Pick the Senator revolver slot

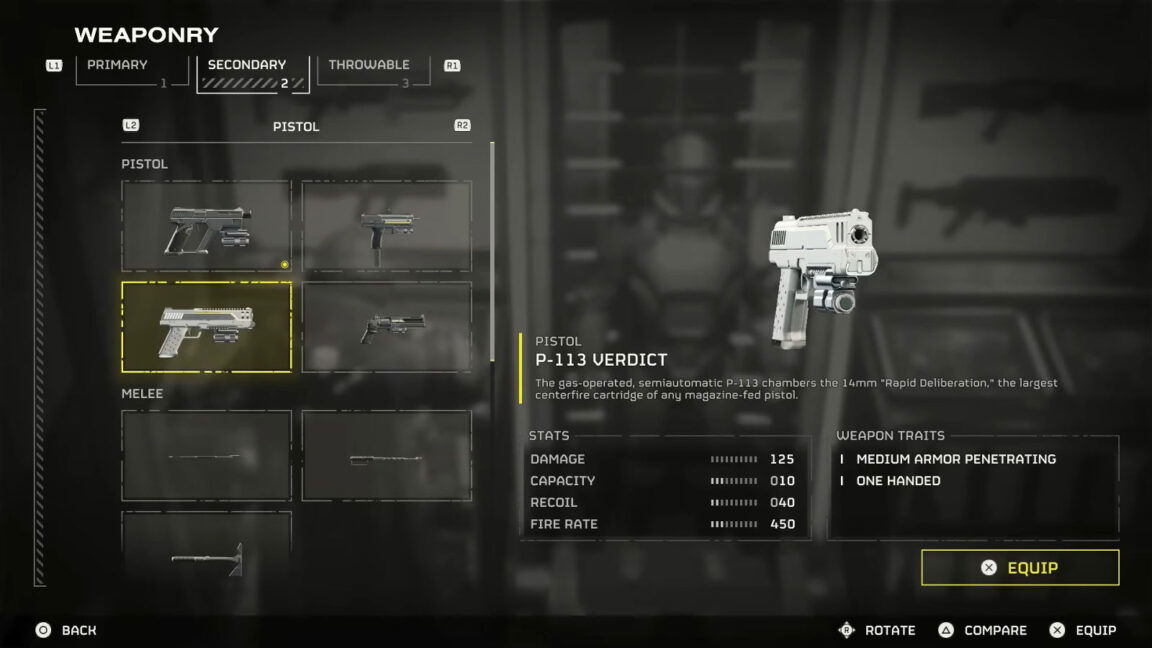(x=387, y=327)
